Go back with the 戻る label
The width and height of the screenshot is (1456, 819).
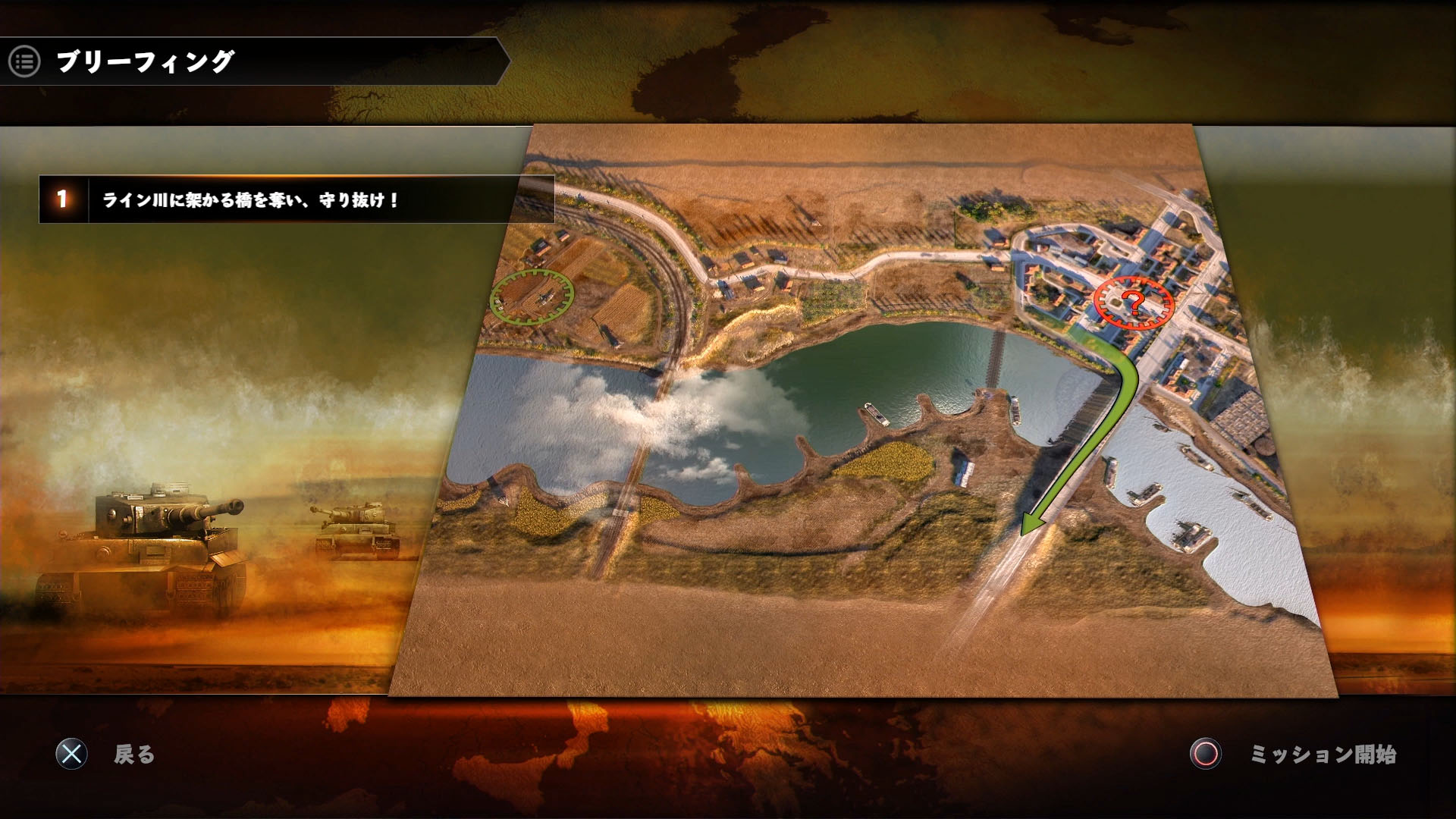(x=134, y=754)
